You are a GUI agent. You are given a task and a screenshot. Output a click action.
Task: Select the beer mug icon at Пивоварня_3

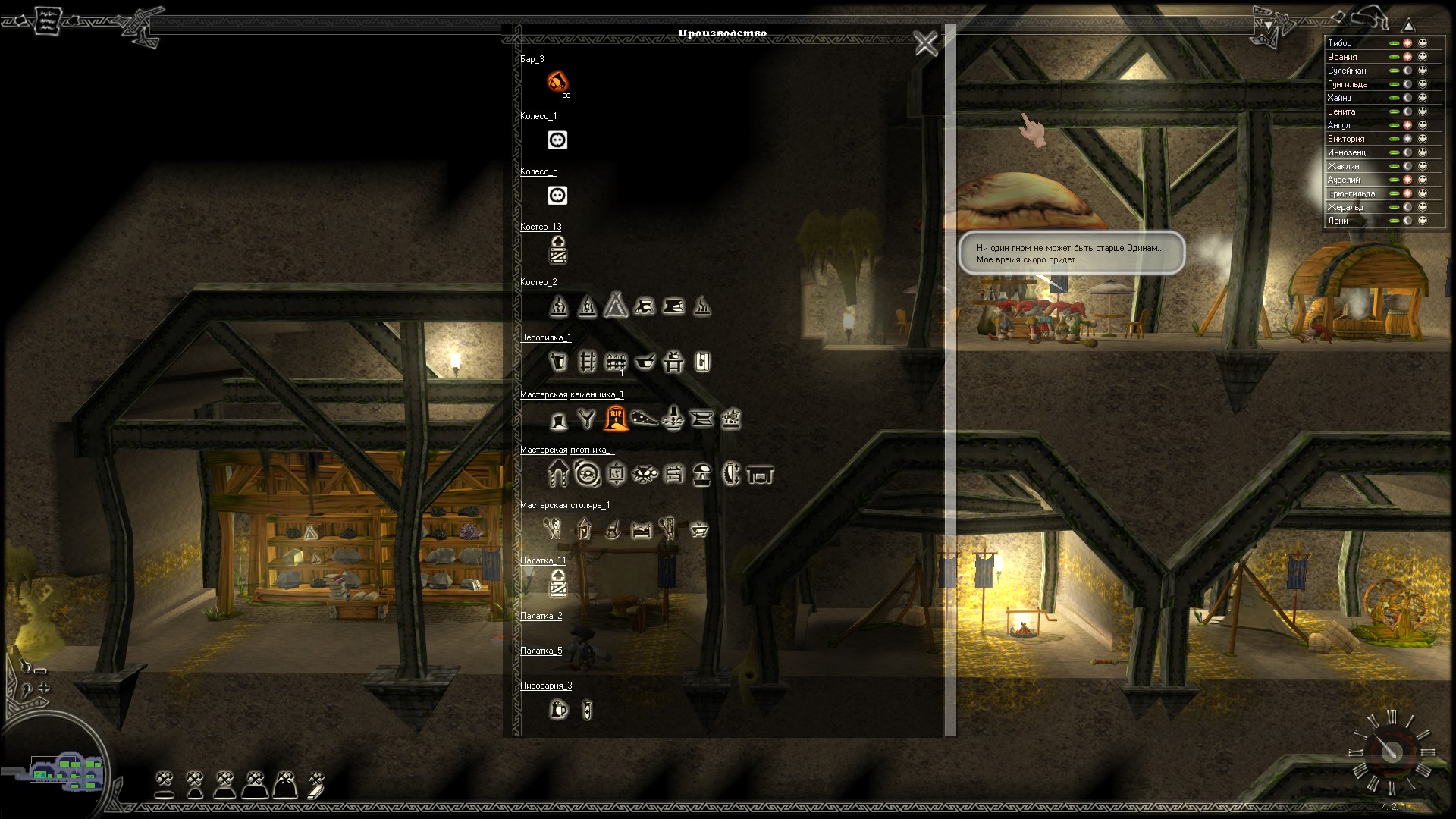pos(559,710)
